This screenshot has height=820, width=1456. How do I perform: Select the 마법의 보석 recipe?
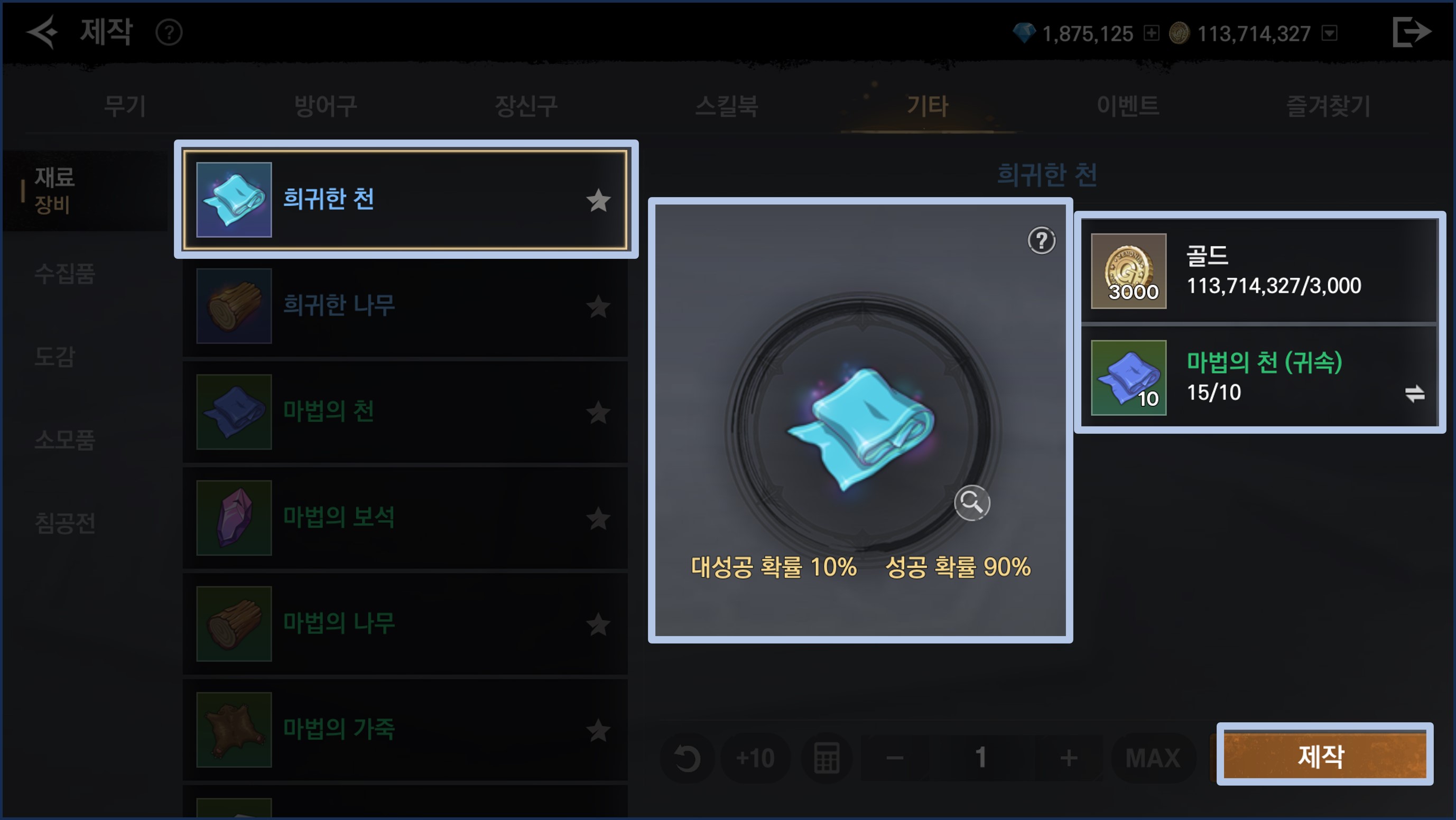tap(405, 518)
